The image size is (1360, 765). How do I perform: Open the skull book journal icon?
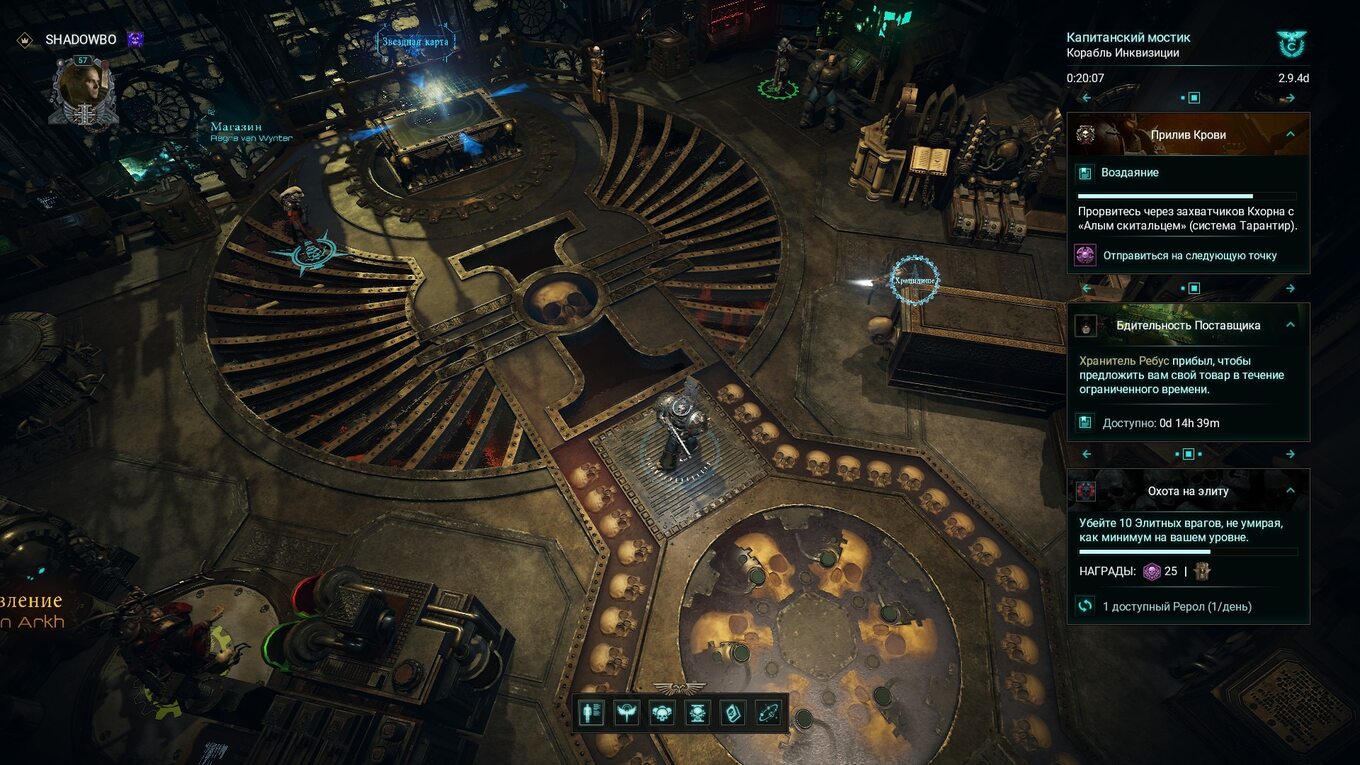click(732, 713)
